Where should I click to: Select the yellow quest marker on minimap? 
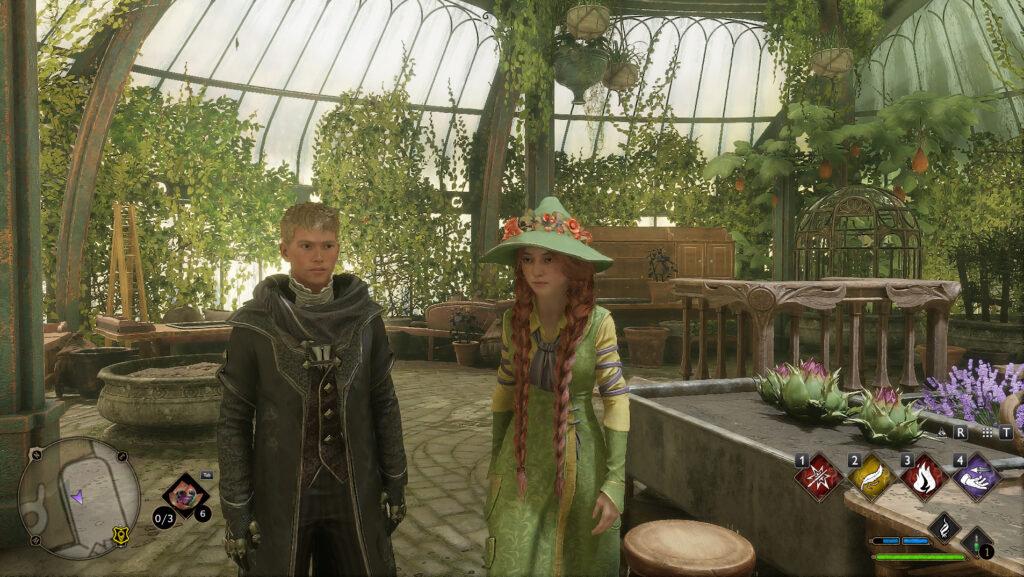point(121,535)
